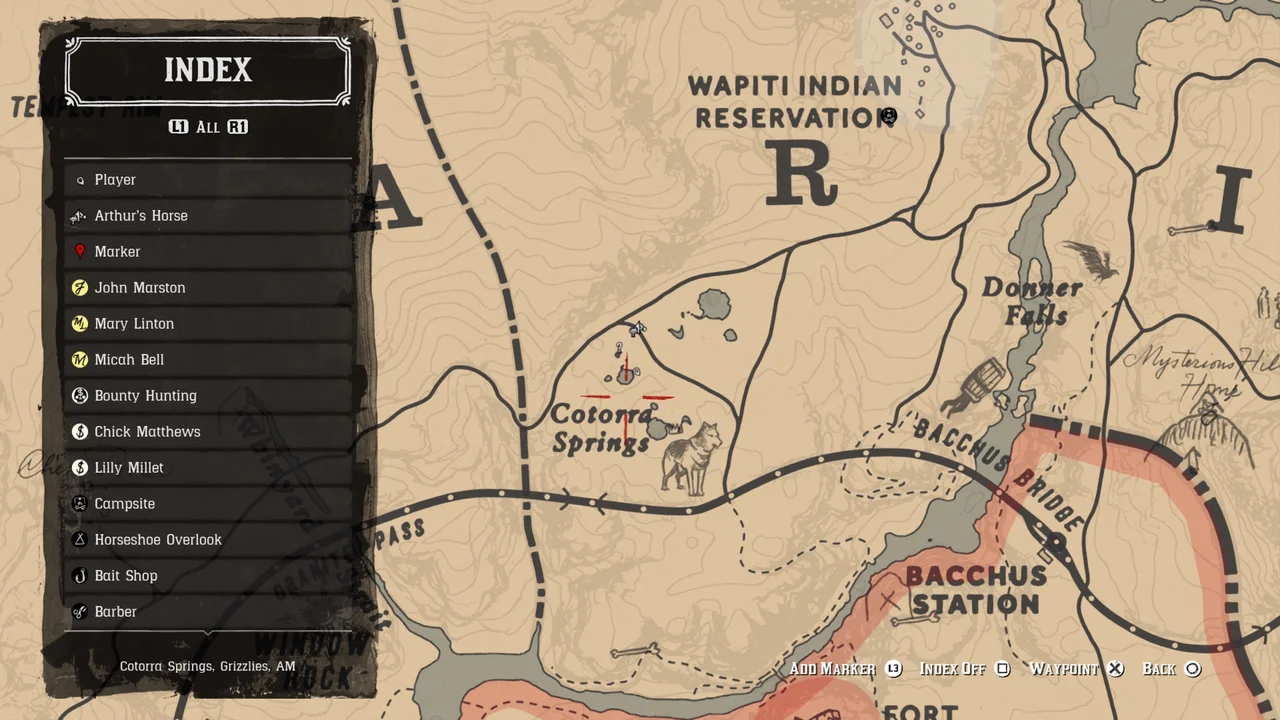The width and height of the screenshot is (1280, 720).
Task: Click Add Marker at the bottom bar
Action: click(x=833, y=669)
